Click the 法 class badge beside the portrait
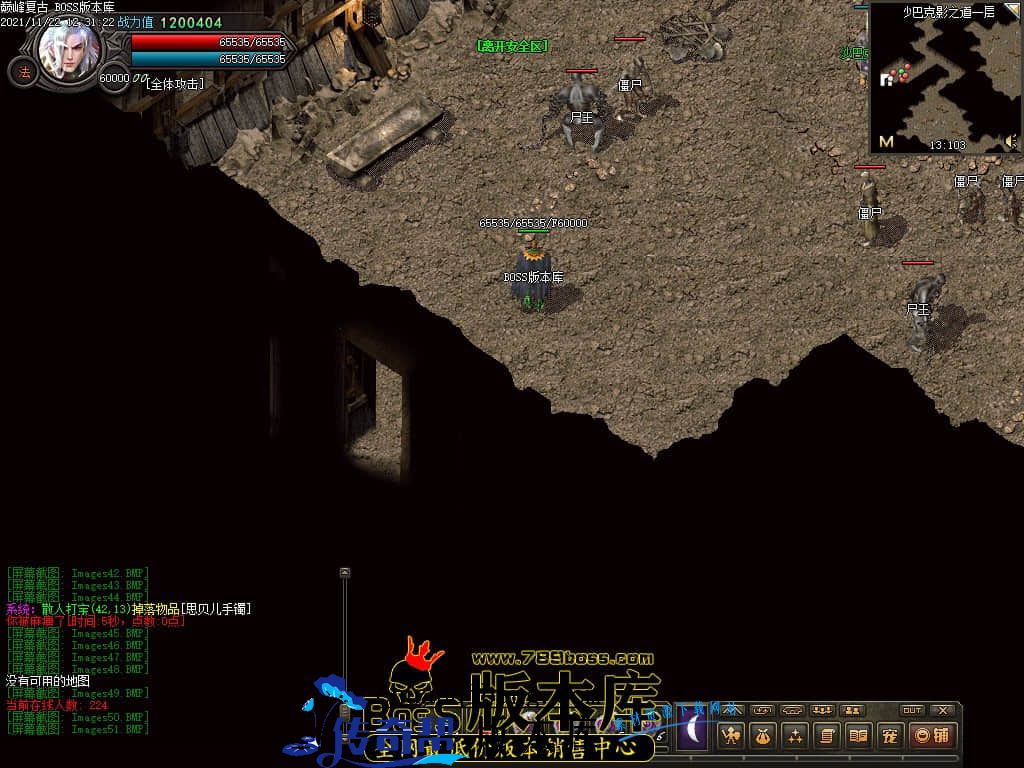Screen dimensions: 1024x768 [x=24, y=72]
